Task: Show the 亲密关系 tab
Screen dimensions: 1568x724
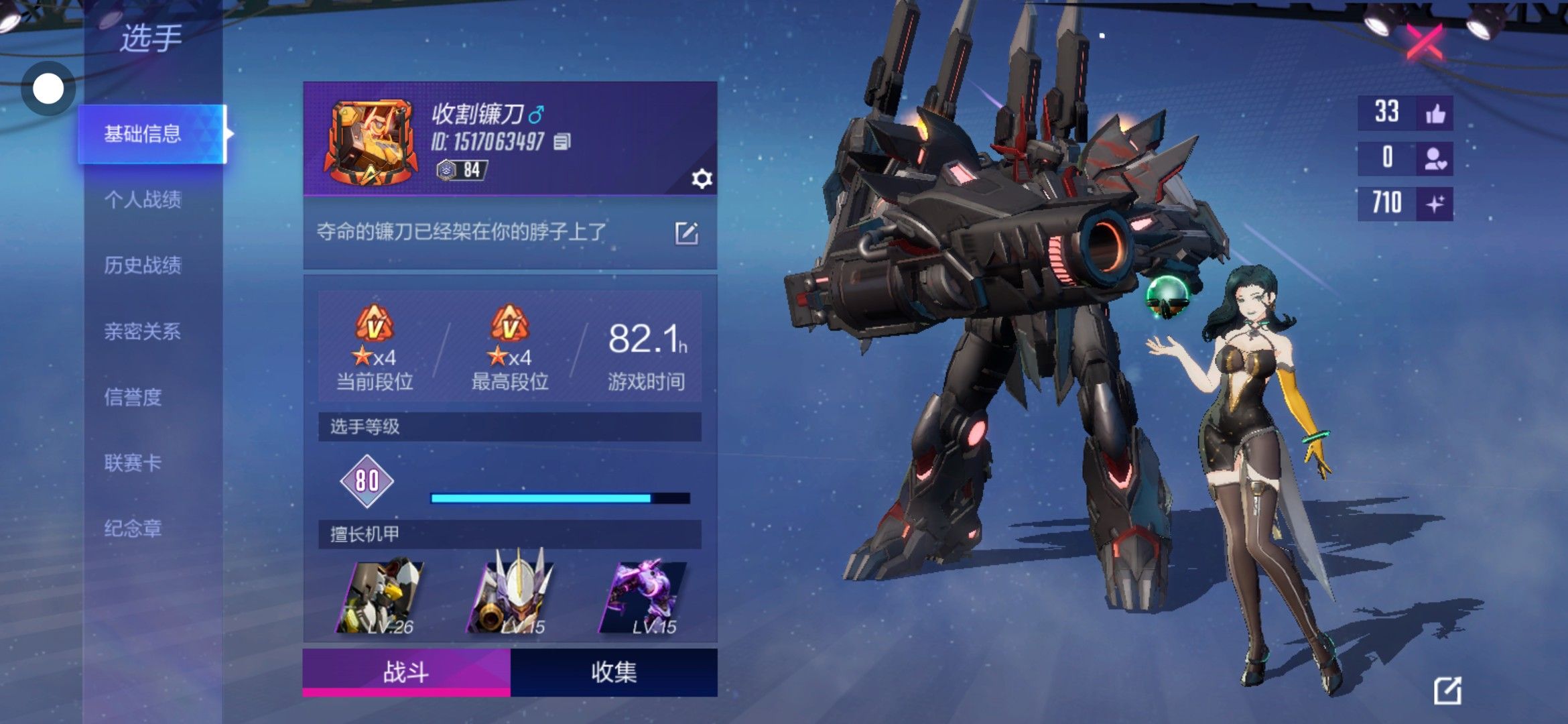Action: pyautogui.click(x=143, y=331)
